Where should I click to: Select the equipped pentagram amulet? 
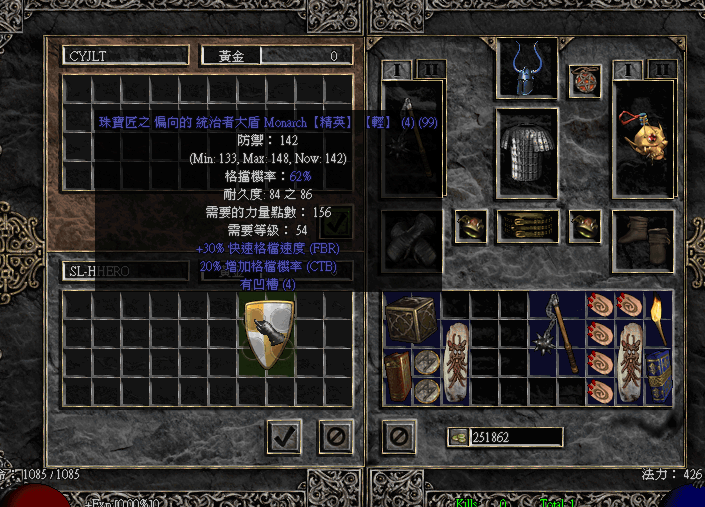(585, 82)
